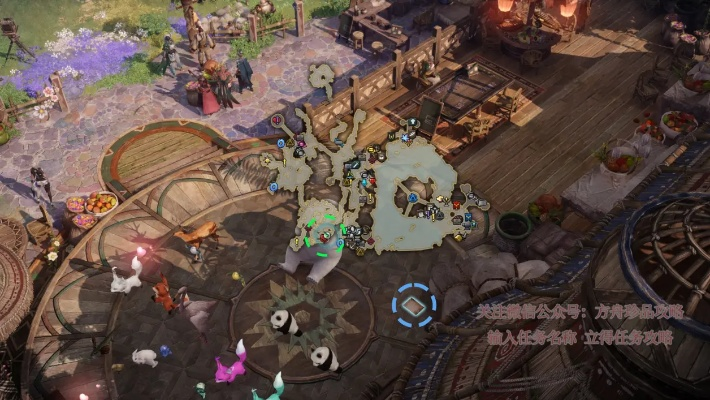Select the blue marker inside the map's ring-shaped room
Viewport: 710px width, 400px height.
(412, 198)
